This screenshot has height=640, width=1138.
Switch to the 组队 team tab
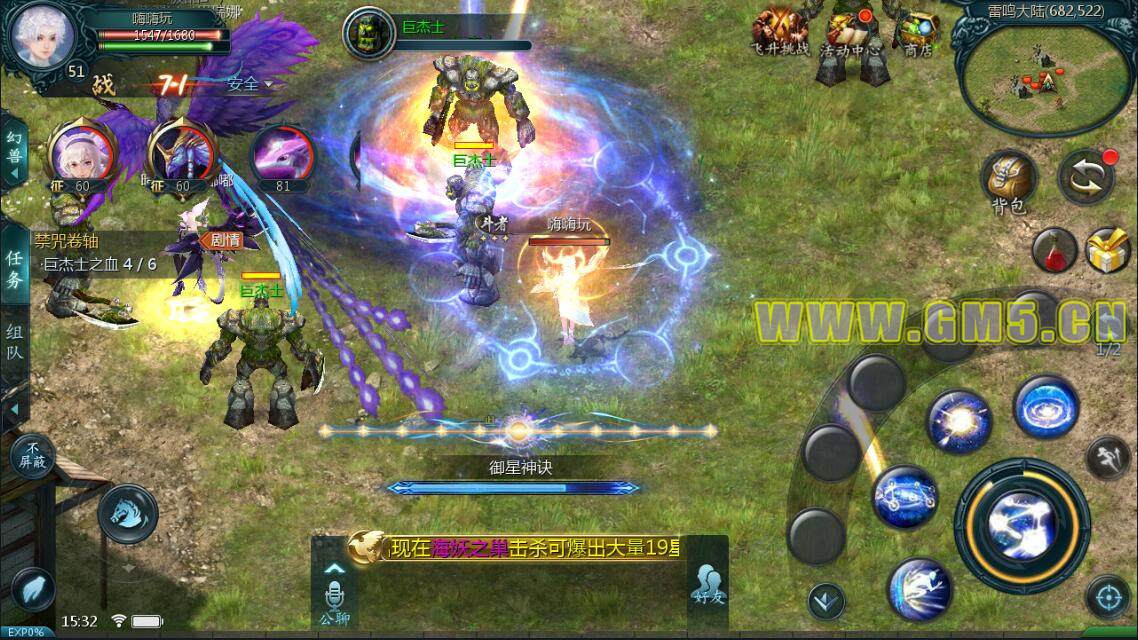(14, 342)
